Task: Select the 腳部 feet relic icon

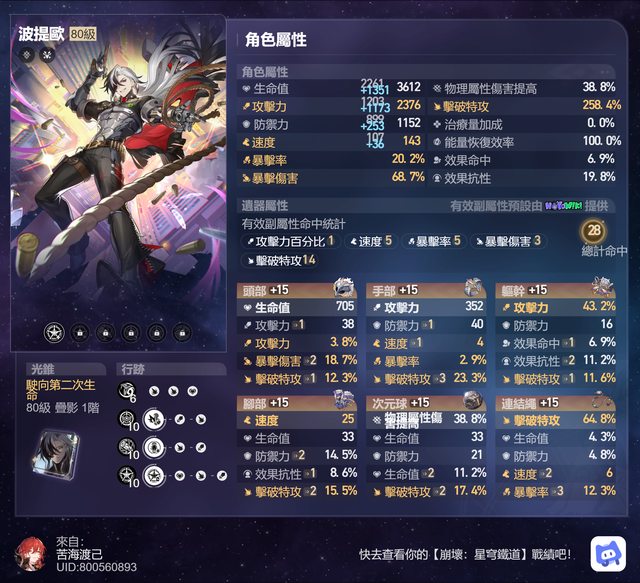Action: 342,401
